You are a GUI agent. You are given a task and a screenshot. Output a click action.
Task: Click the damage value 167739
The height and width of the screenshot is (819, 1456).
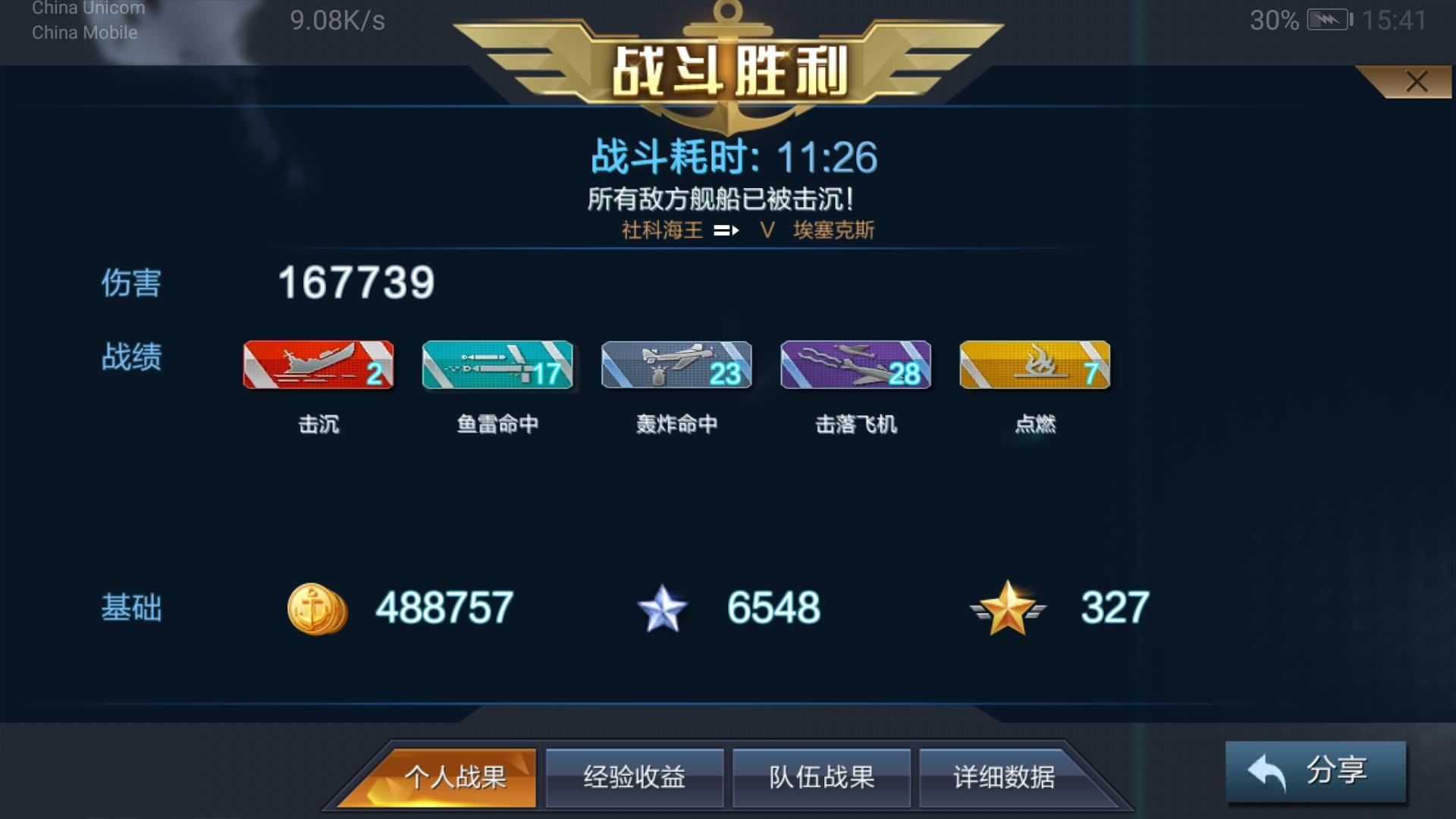(356, 284)
